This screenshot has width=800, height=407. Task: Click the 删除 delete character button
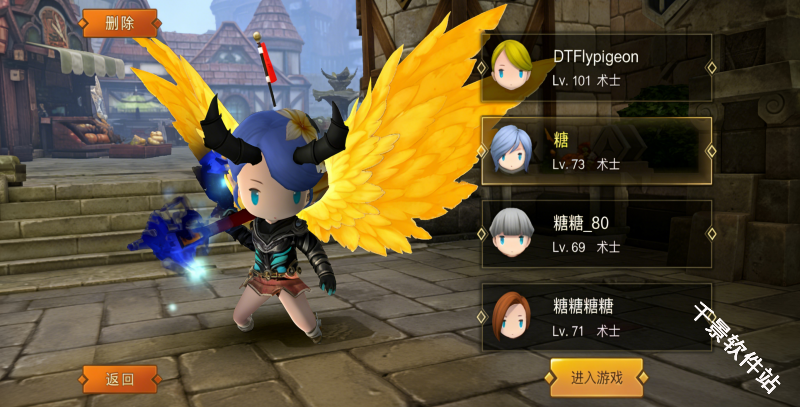[119, 23]
